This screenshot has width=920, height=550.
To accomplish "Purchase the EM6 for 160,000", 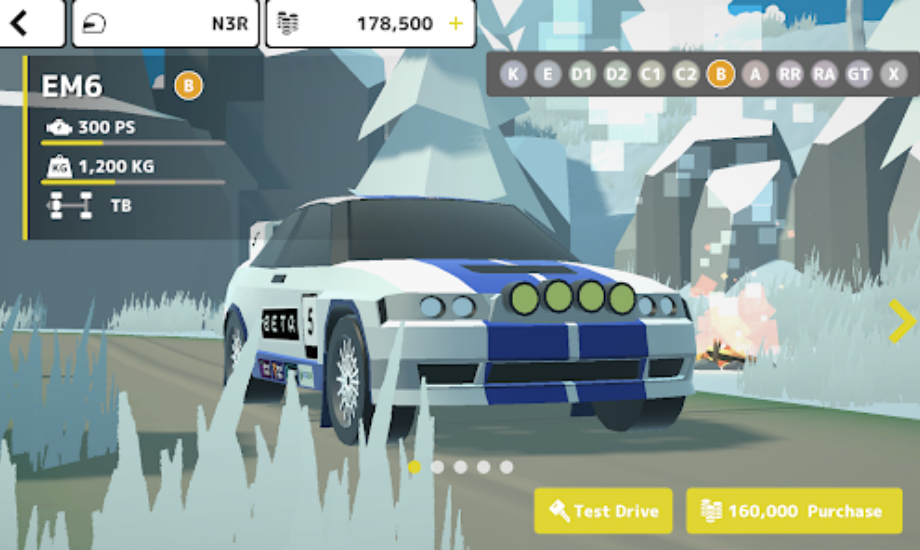I will (x=794, y=511).
